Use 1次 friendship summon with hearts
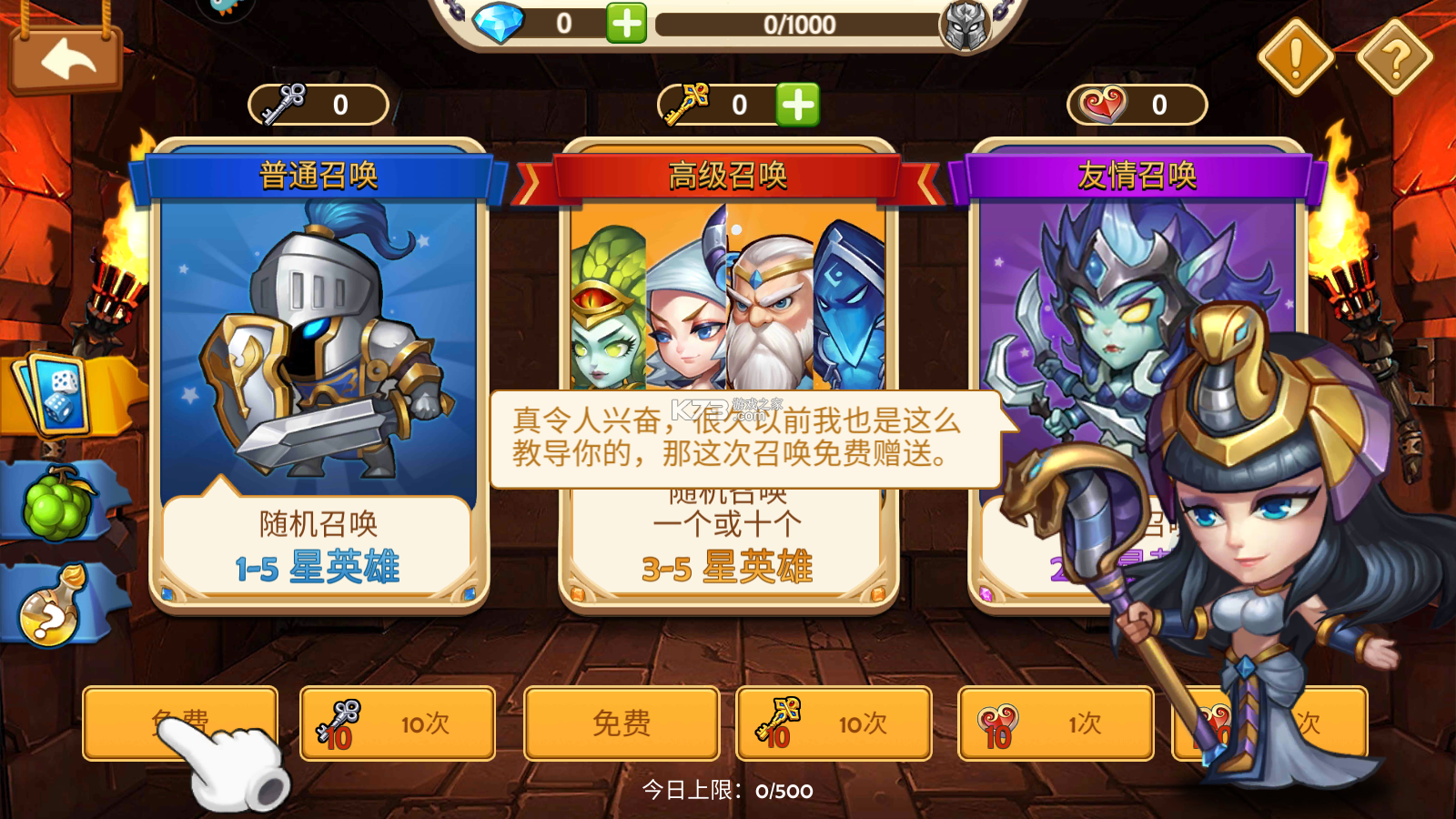The width and height of the screenshot is (1456, 819). coord(1054,722)
